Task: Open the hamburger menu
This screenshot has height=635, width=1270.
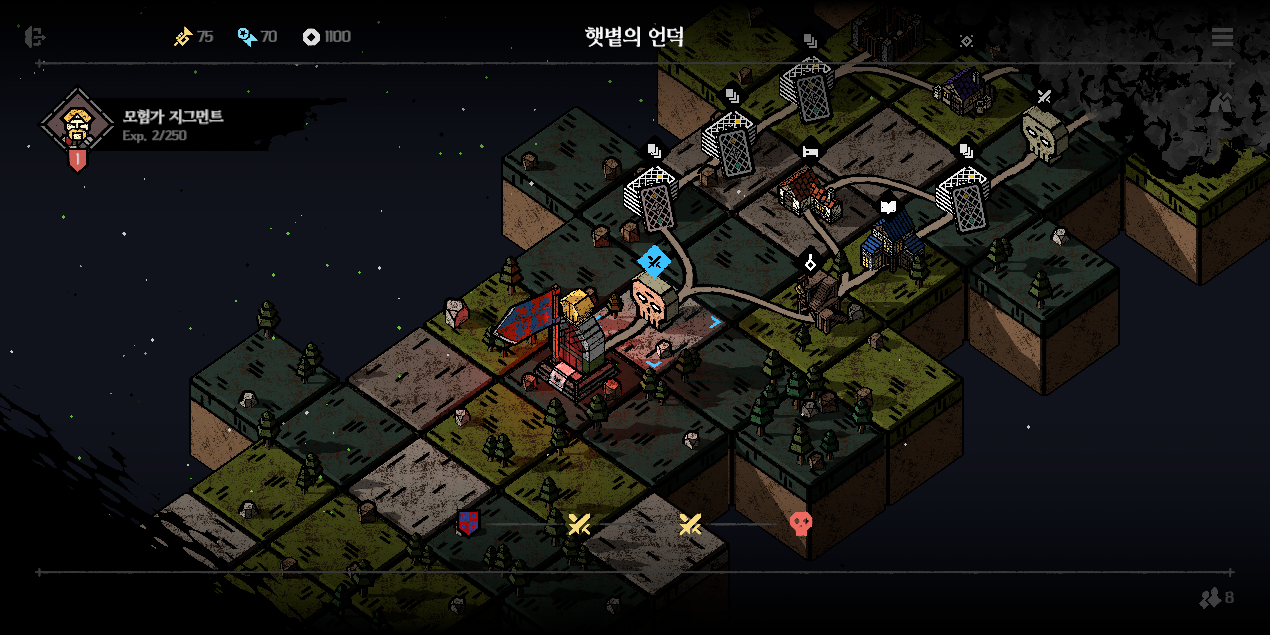Action: pos(1222,37)
